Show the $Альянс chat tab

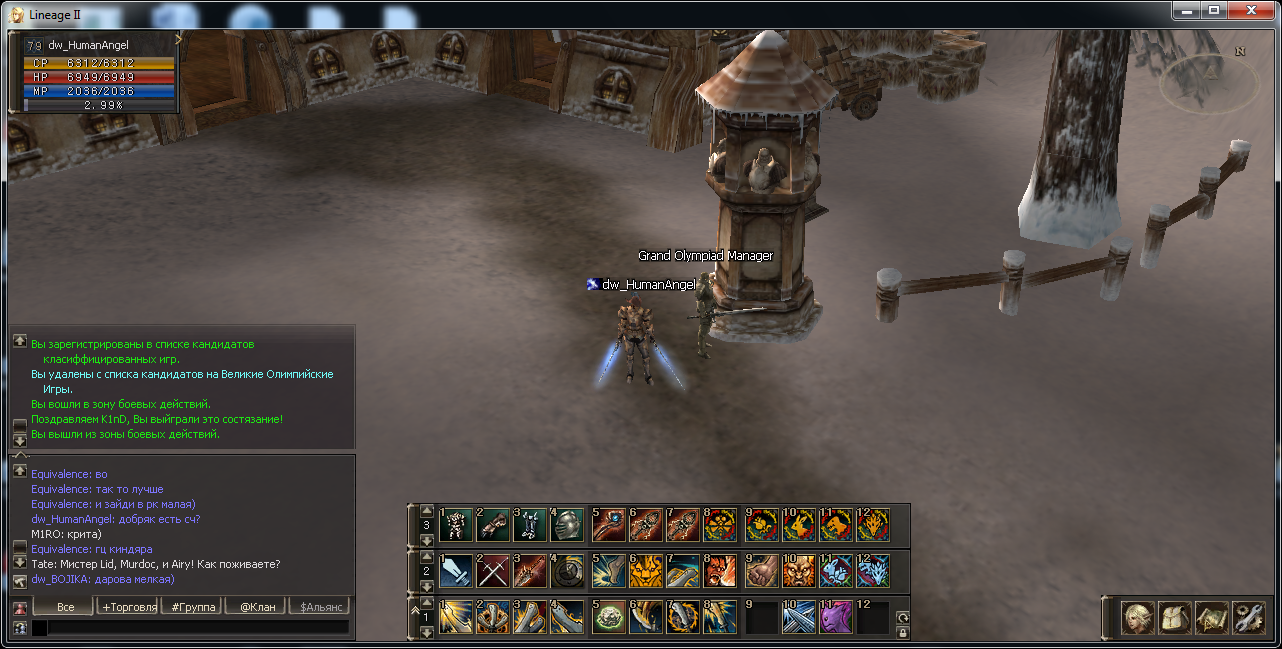[x=319, y=607]
